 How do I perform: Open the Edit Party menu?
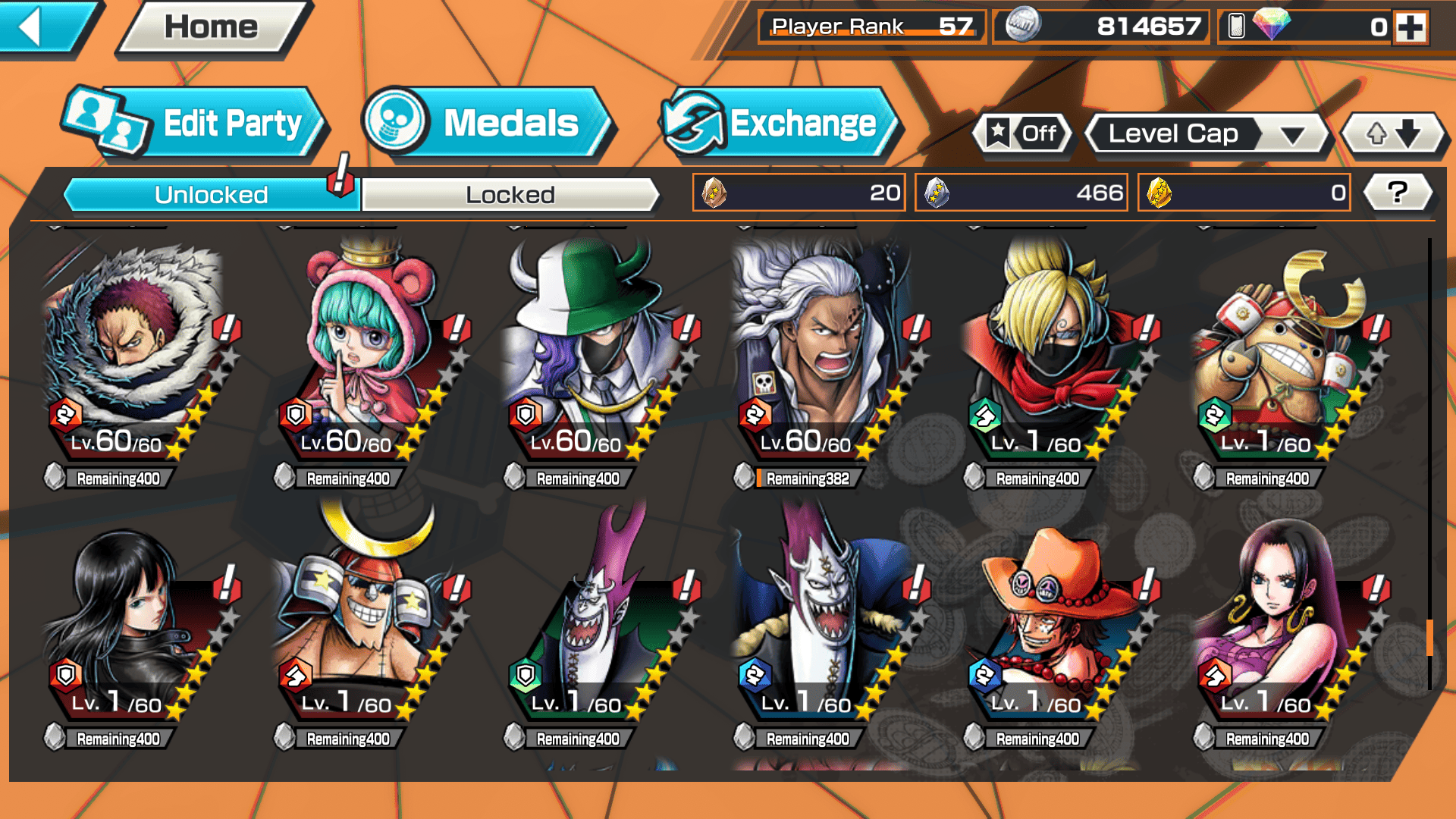[x=197, y=124]
